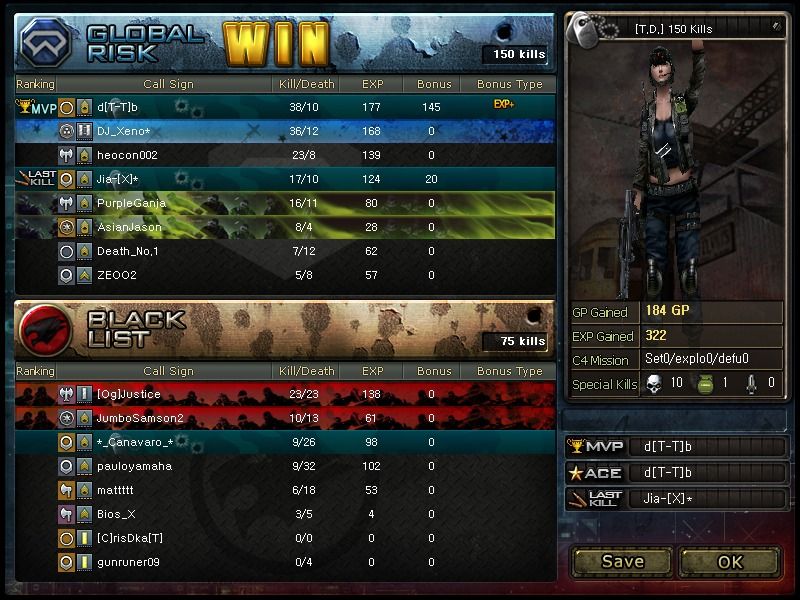The image size is (800, 600).
Task: Choose JumboSamson2 scoreboard row
Action: [x=285, y=418]
